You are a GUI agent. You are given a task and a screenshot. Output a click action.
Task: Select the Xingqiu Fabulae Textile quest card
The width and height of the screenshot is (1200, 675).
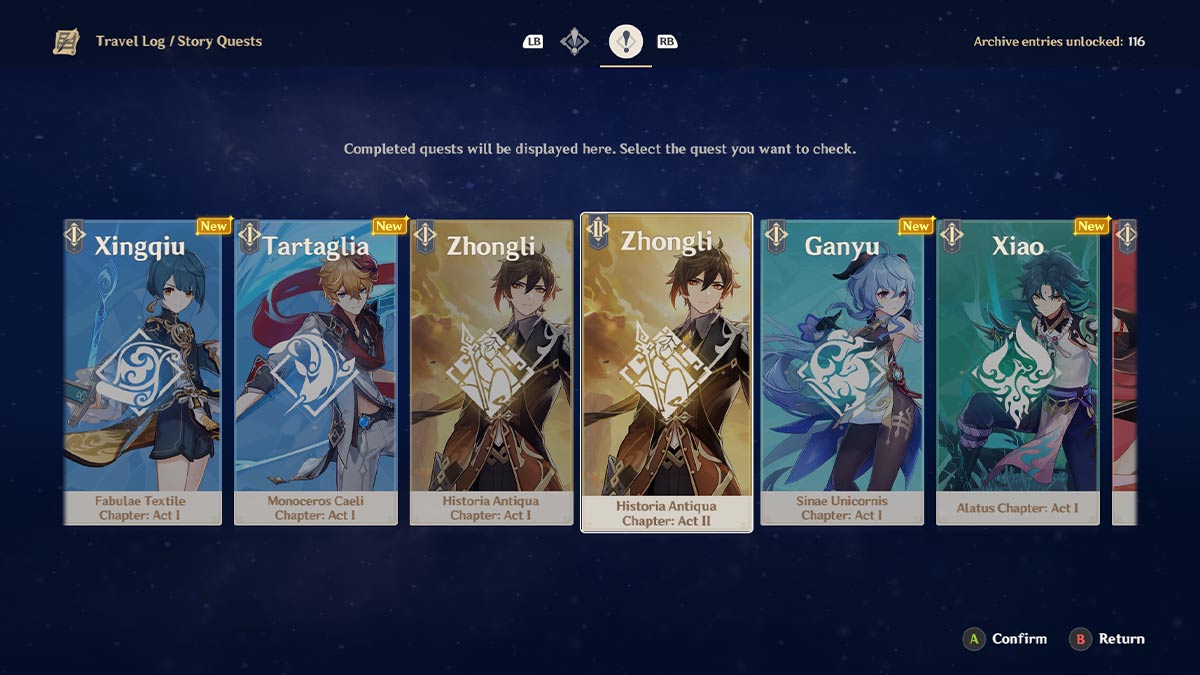coord(143,372)
